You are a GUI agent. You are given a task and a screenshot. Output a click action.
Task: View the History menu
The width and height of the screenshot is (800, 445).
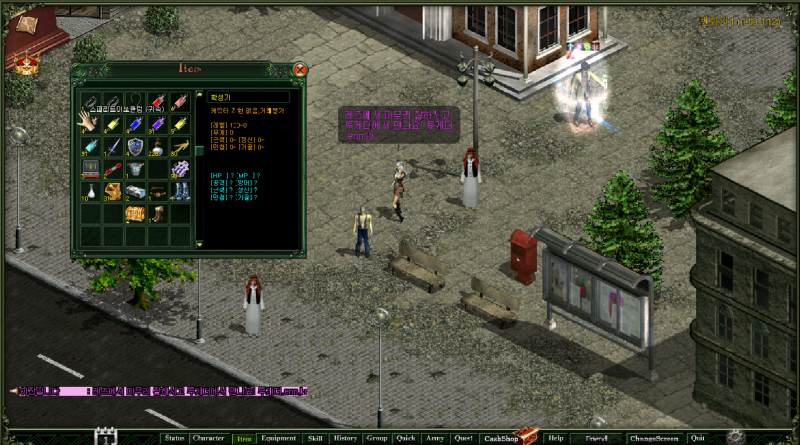(x=345, y=438)
